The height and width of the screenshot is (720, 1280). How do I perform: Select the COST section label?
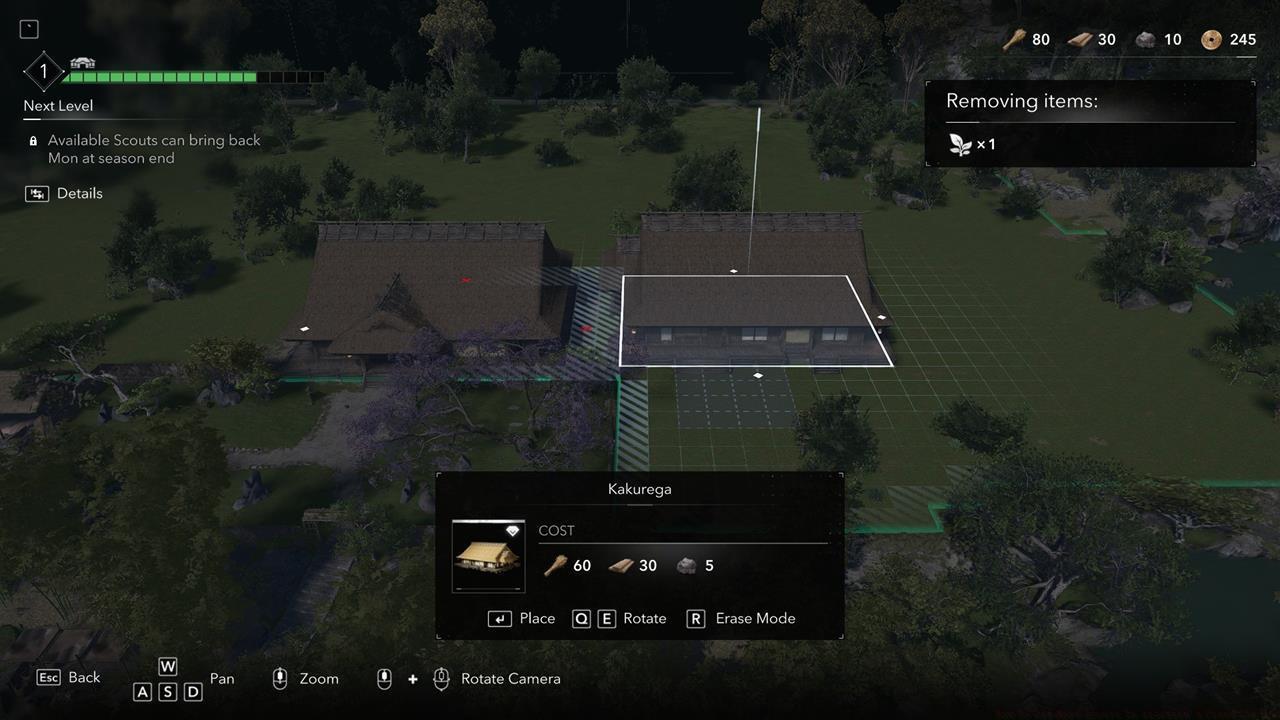tap(557, 531)
